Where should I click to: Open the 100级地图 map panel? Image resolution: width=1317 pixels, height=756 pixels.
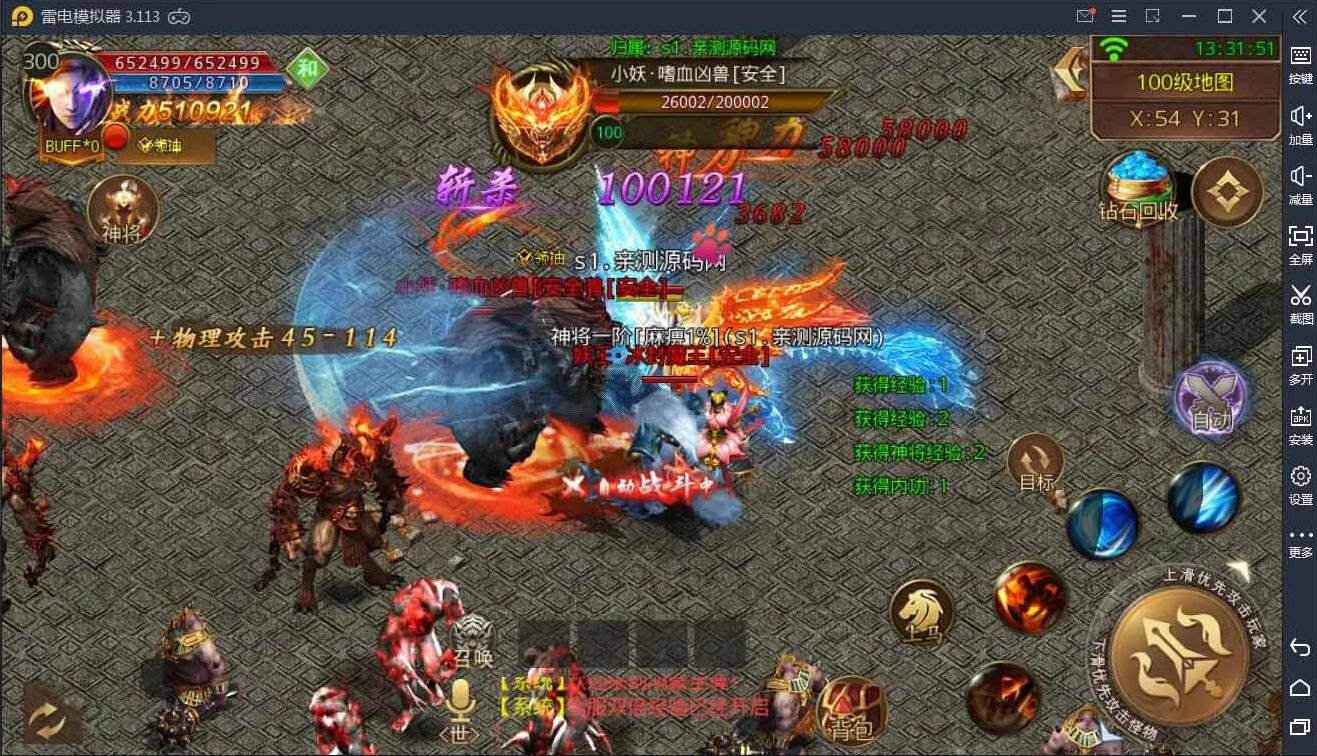click(1185, 84)
